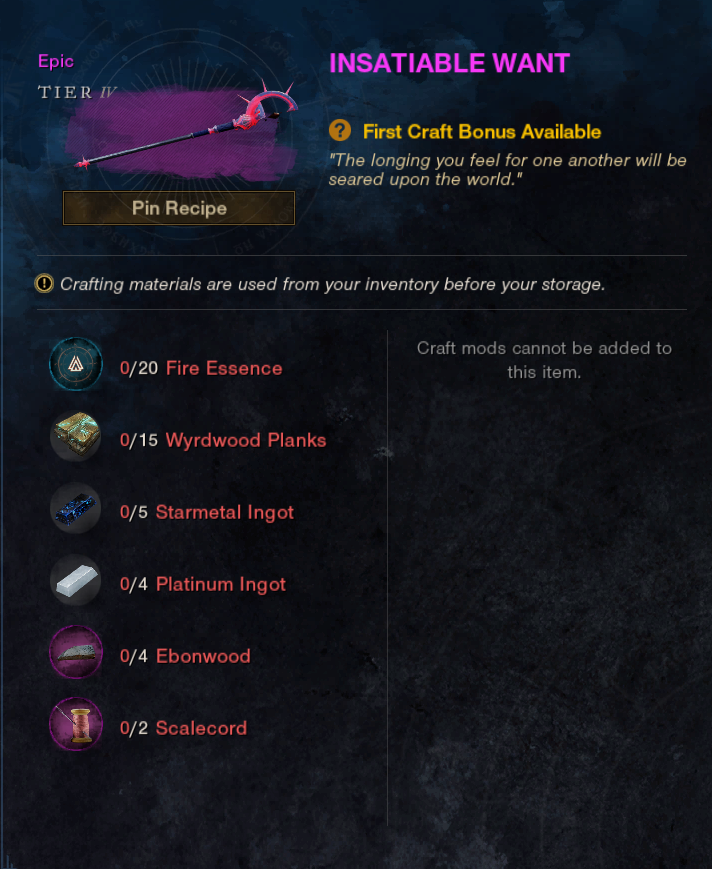Show First Craft Bonus question mark info
This screenshot has width=712, height=869.
click(x=341, y=131)
